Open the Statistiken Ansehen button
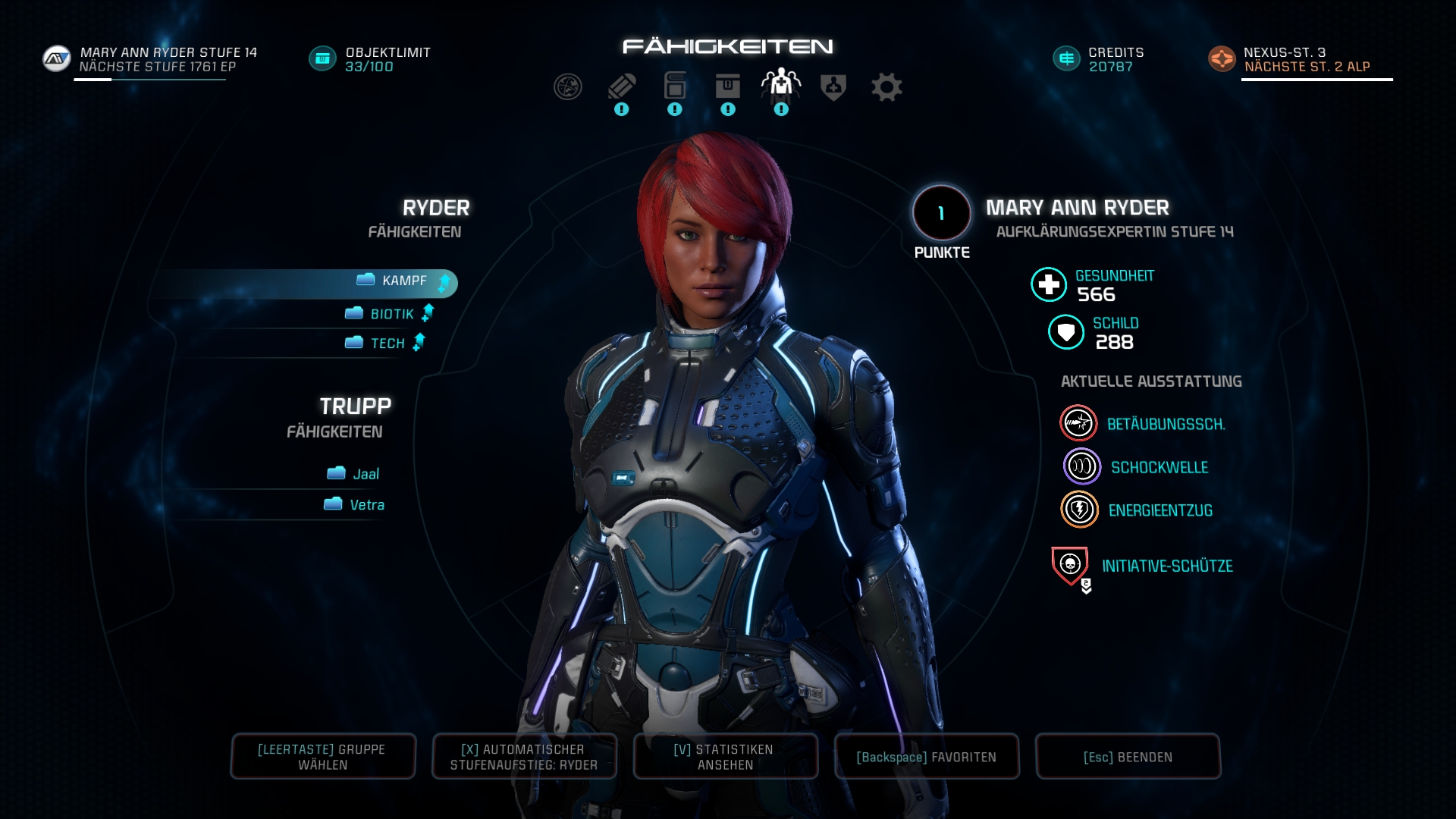This screenshot has width=1456, height=819. point(725,756)
